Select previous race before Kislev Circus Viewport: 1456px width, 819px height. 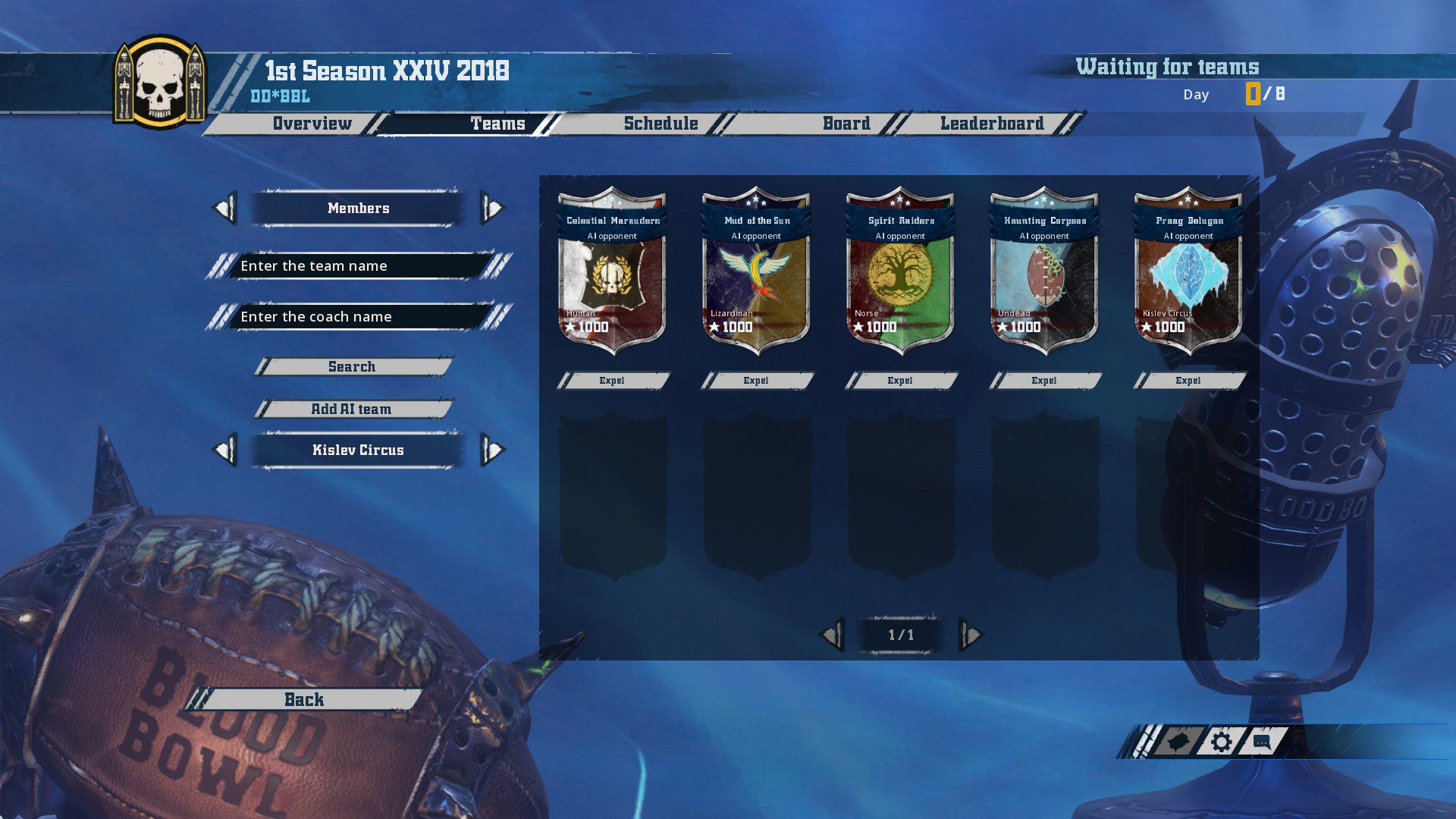coord(224,450)
